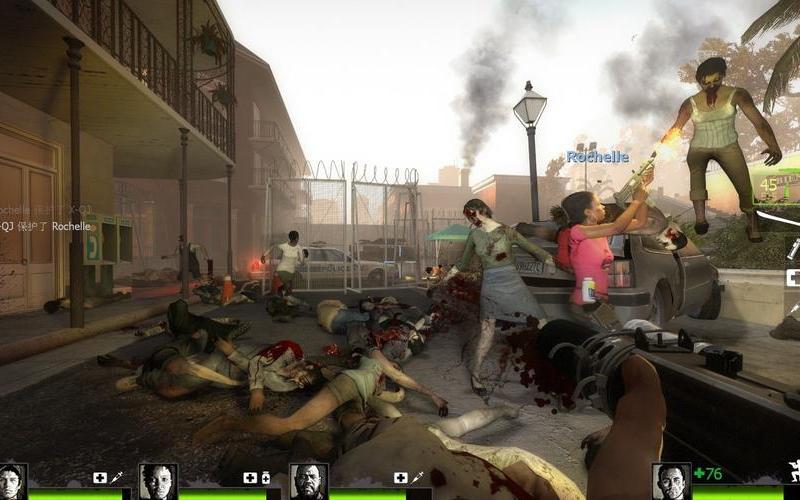Click Ellis's adrenaline syringe icon
Image resolution: width=800 pixels, height=500 pixels.
click(116, 478)
